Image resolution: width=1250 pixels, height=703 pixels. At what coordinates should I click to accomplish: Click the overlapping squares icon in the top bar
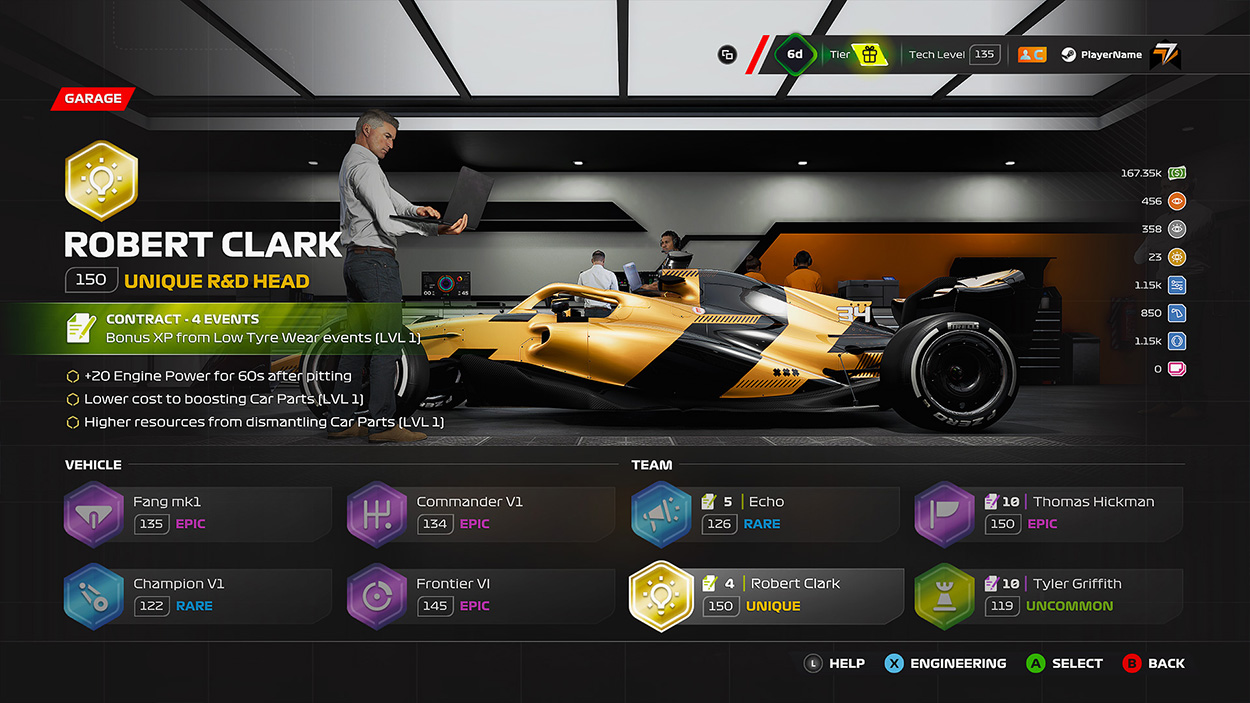coord(727,55)
